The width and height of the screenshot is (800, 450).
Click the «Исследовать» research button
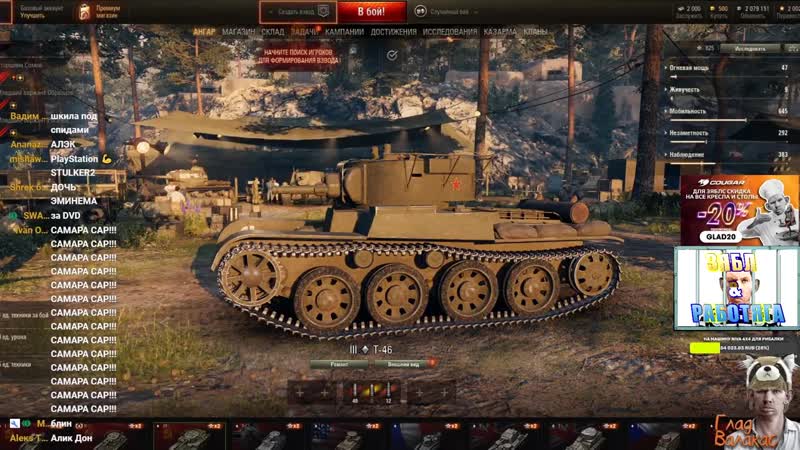point(750,47)
